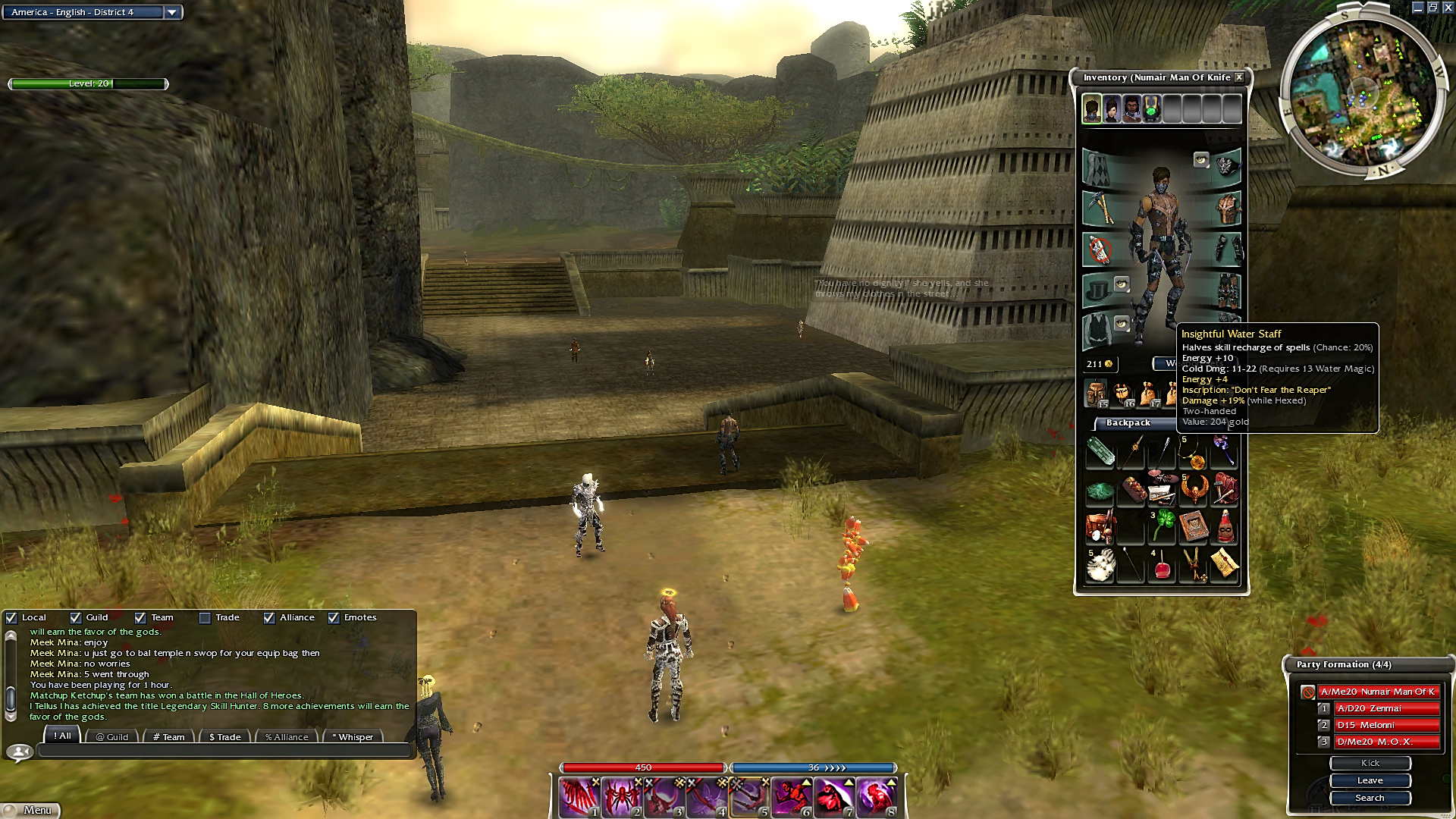This screenshot has width=1456, height=819.
Task: Toggle the Guild chat filter checkbox
Action: pos(75,618)
